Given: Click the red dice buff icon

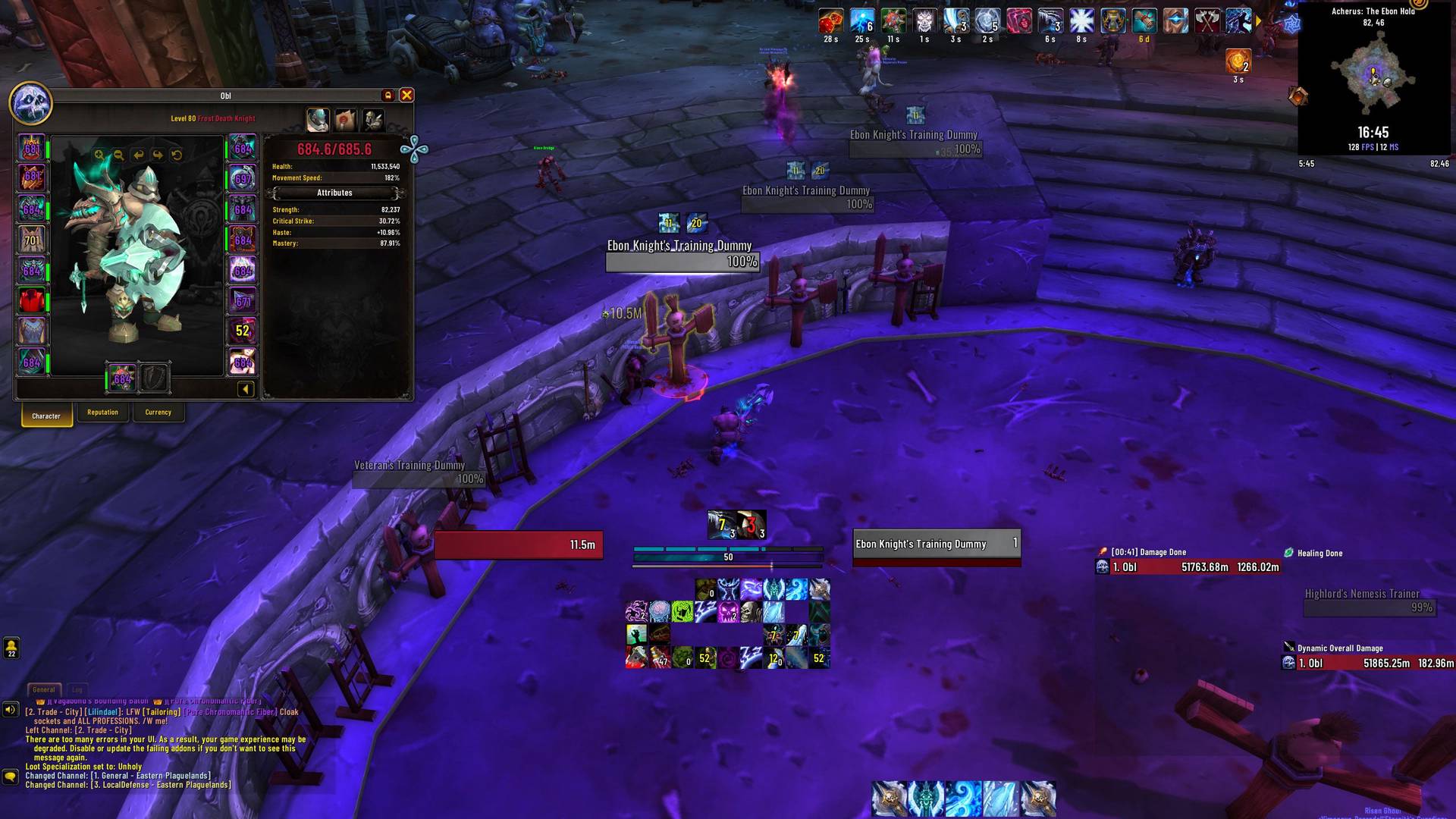Looking at the screenshot, I should (x=830, y=22).
